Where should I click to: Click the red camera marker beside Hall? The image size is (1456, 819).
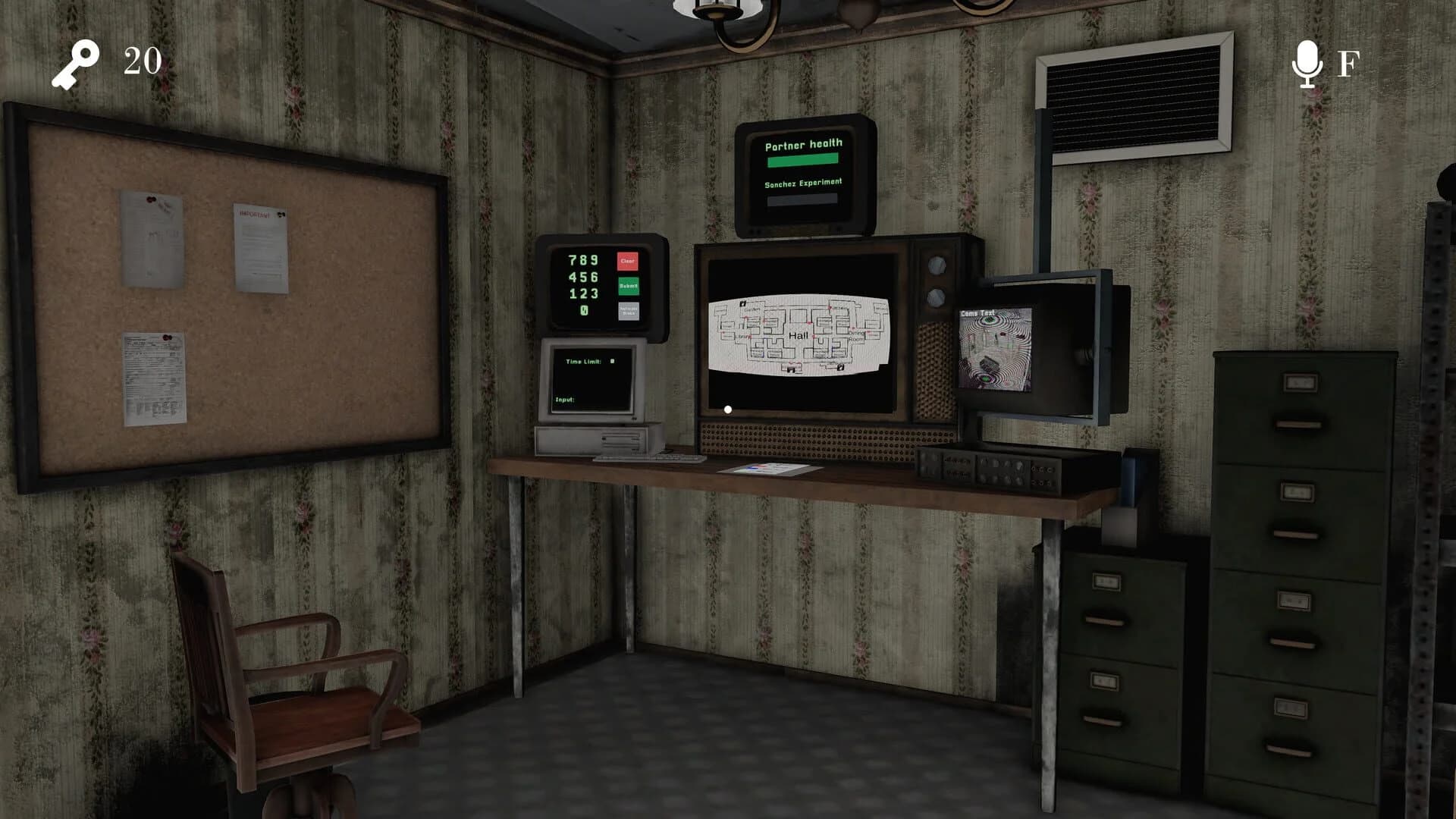point(814,336)
